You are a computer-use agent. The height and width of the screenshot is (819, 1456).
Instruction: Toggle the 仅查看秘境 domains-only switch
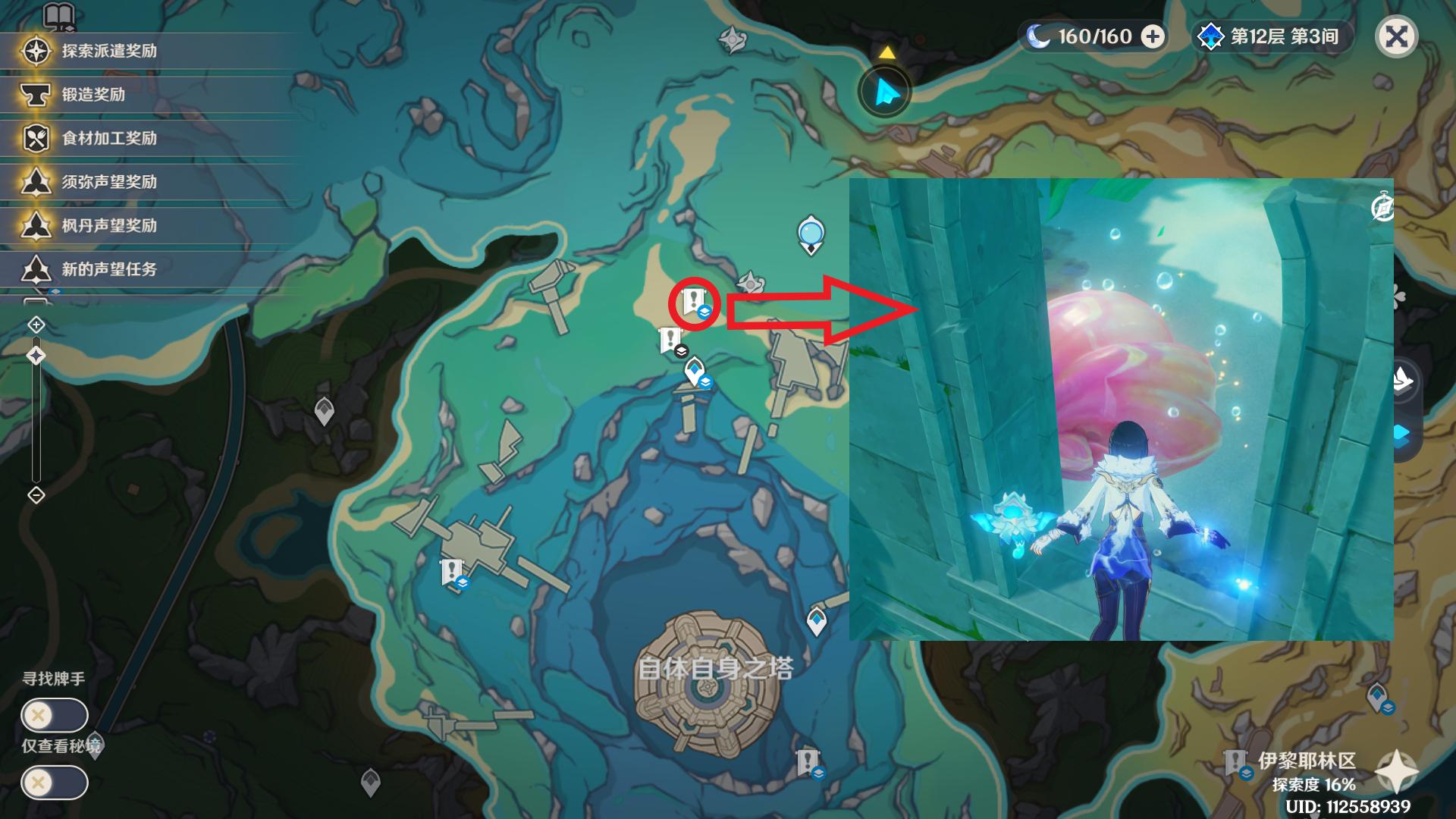click(x=55, y=783)
